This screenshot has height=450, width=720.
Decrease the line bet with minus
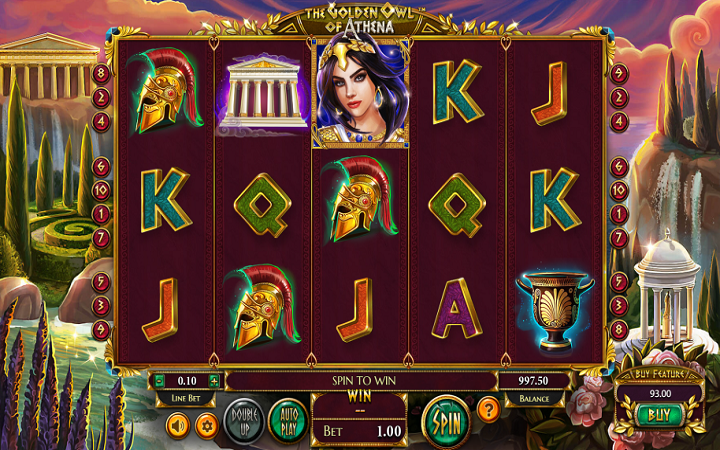tap(157, 381)
